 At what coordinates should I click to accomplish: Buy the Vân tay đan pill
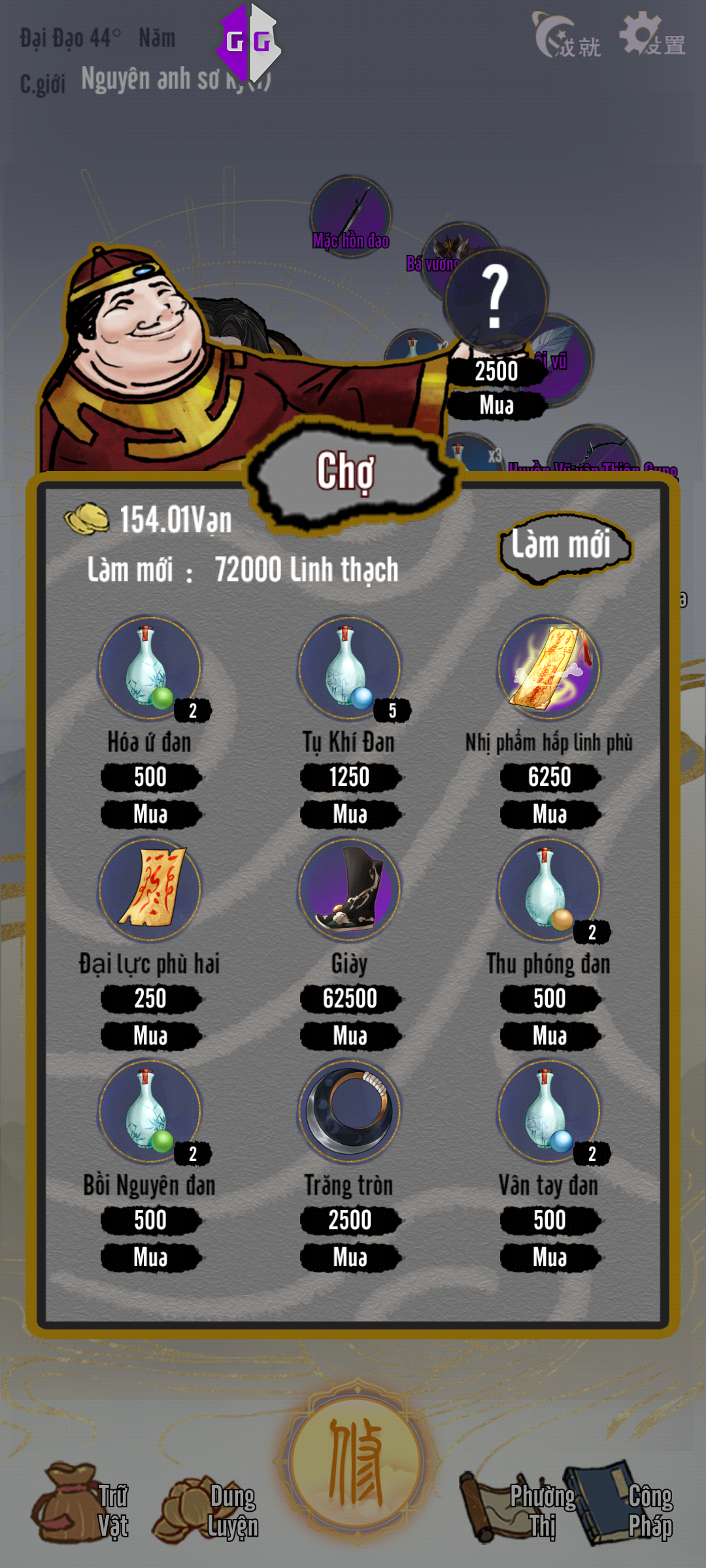pos(550,1257)
